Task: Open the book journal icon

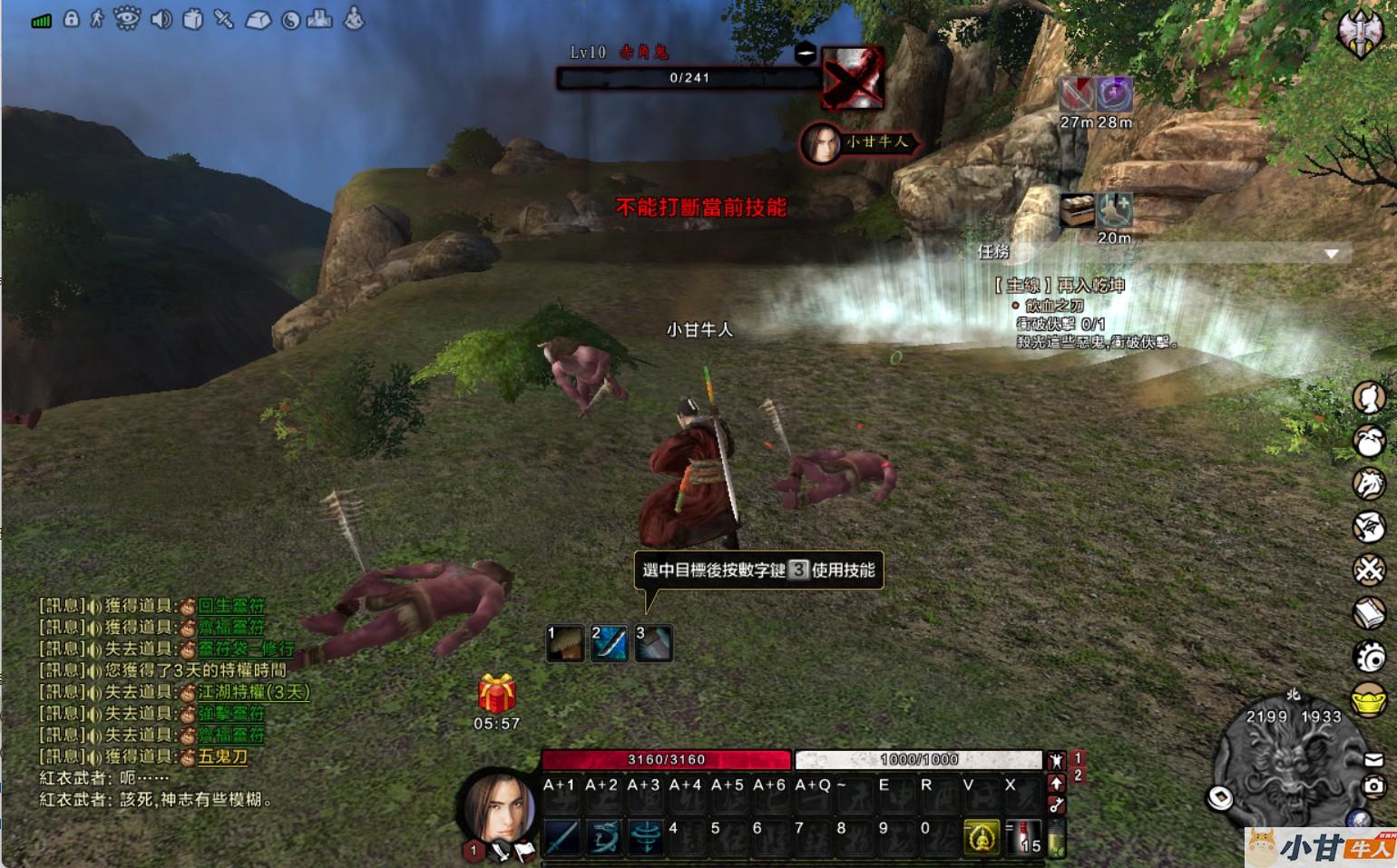Action: pyautogui.click(x=1368, y=613)
